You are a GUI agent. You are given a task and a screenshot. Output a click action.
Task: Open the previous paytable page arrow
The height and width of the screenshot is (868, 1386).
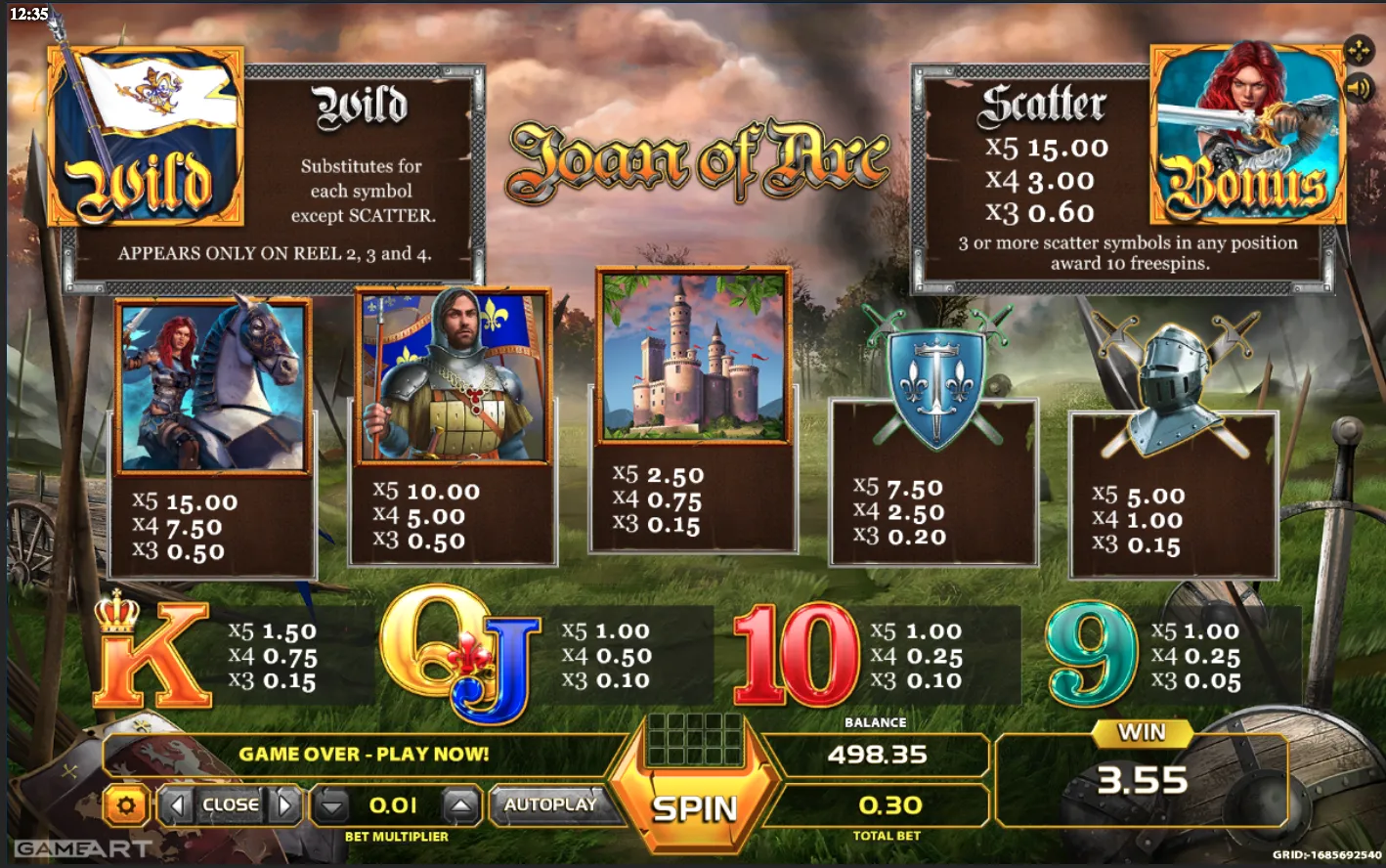[x=176, y=805]
